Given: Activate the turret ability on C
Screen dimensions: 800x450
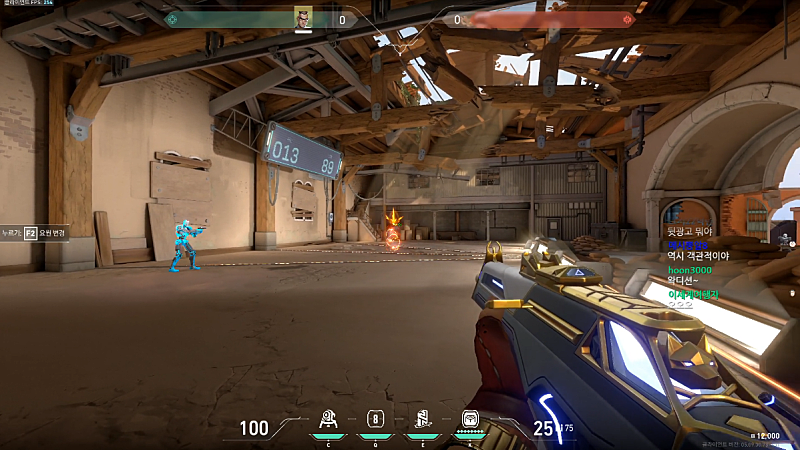Looking at the screenshot, I should 327,420.
